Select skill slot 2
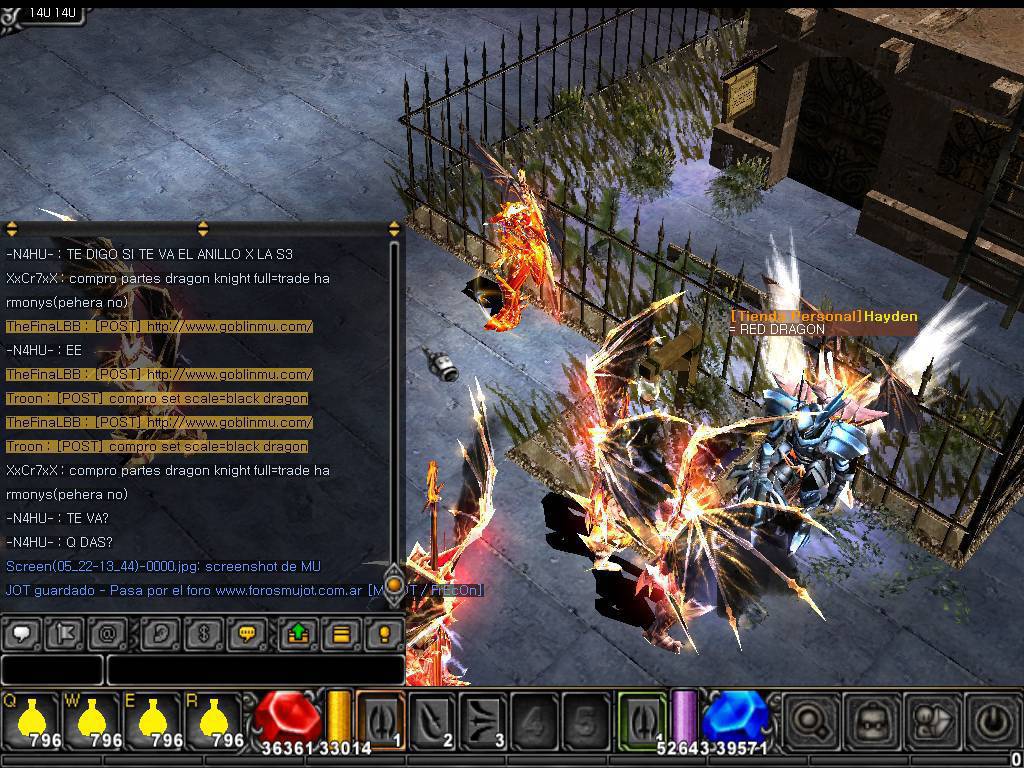 pos(432,719)
